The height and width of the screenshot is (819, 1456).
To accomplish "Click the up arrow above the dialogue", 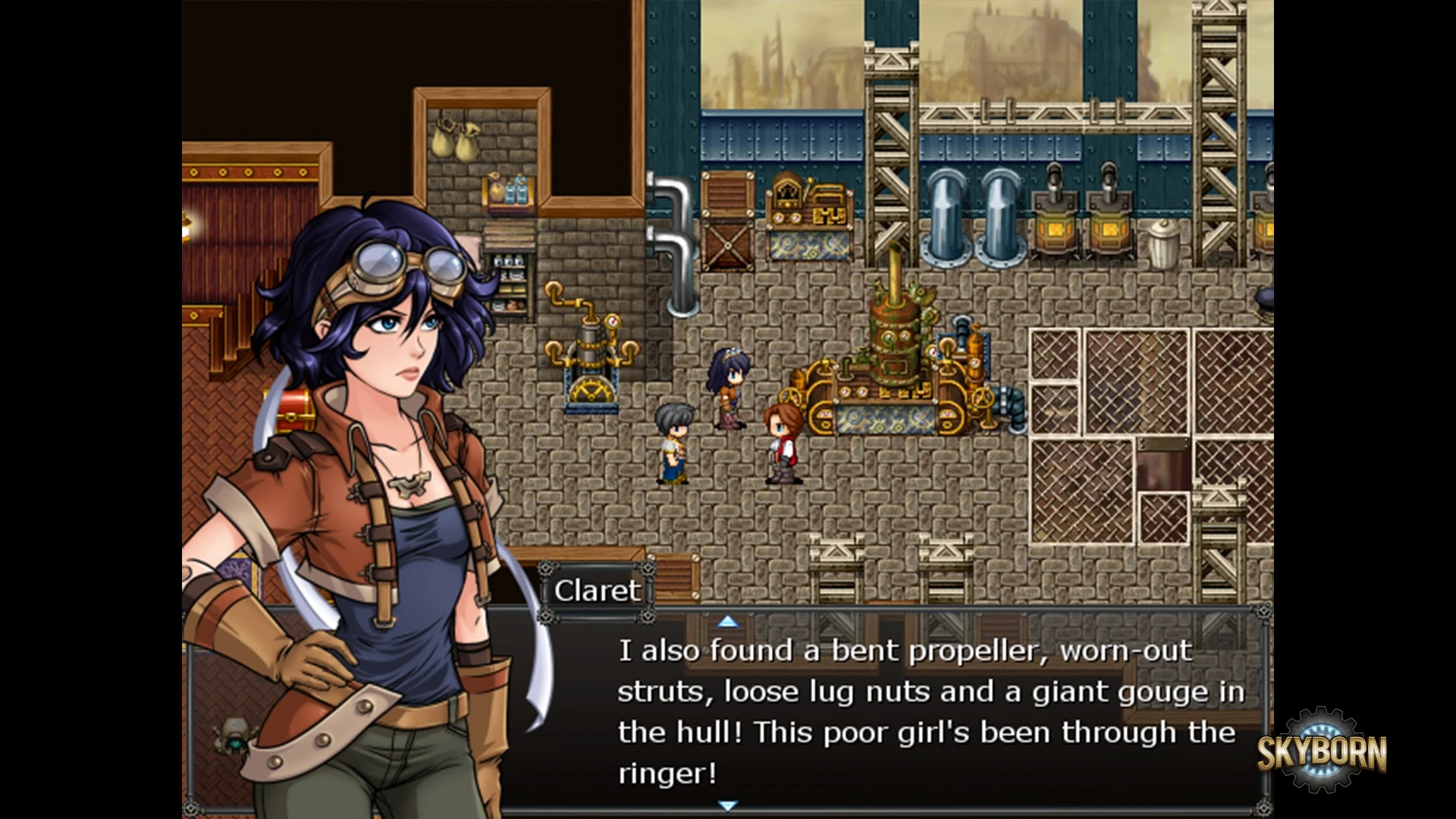I will (x=727, y=622).
